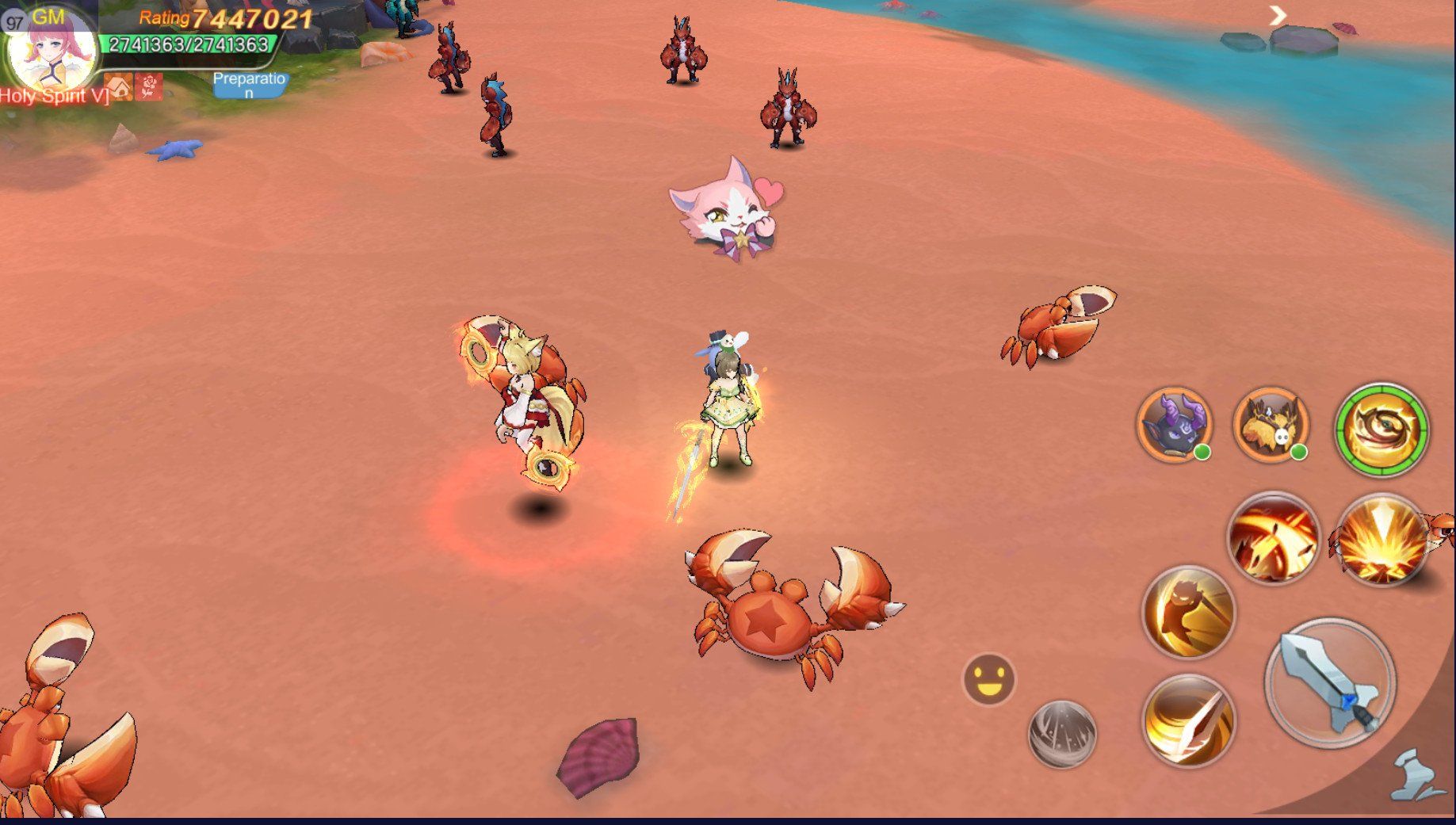Open the smiley emoji menu
Viewport: 1456px width, 825px height.
tap(988, 679)
